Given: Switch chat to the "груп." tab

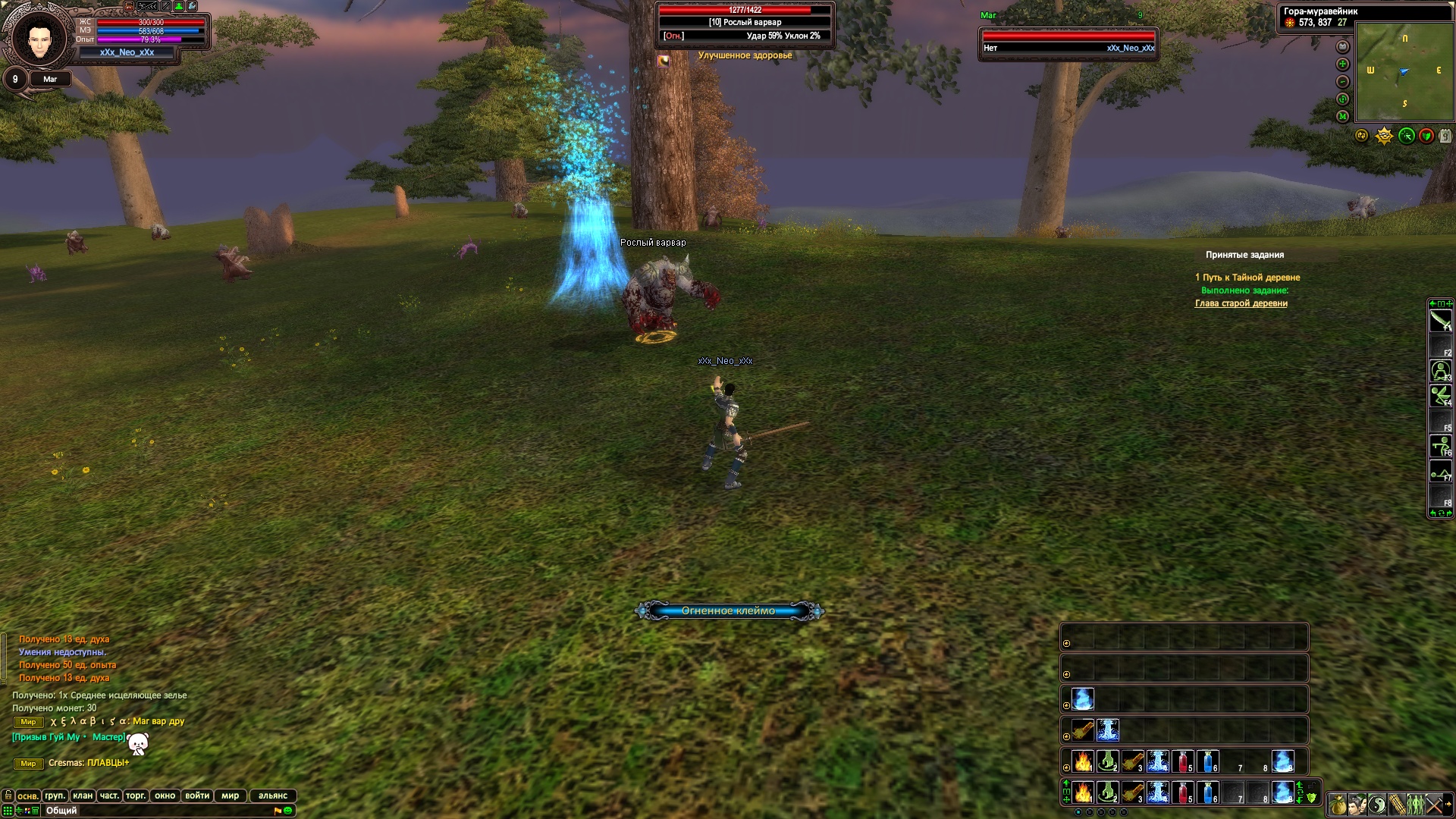Looking at the screenshot, I should pos(55,795).
